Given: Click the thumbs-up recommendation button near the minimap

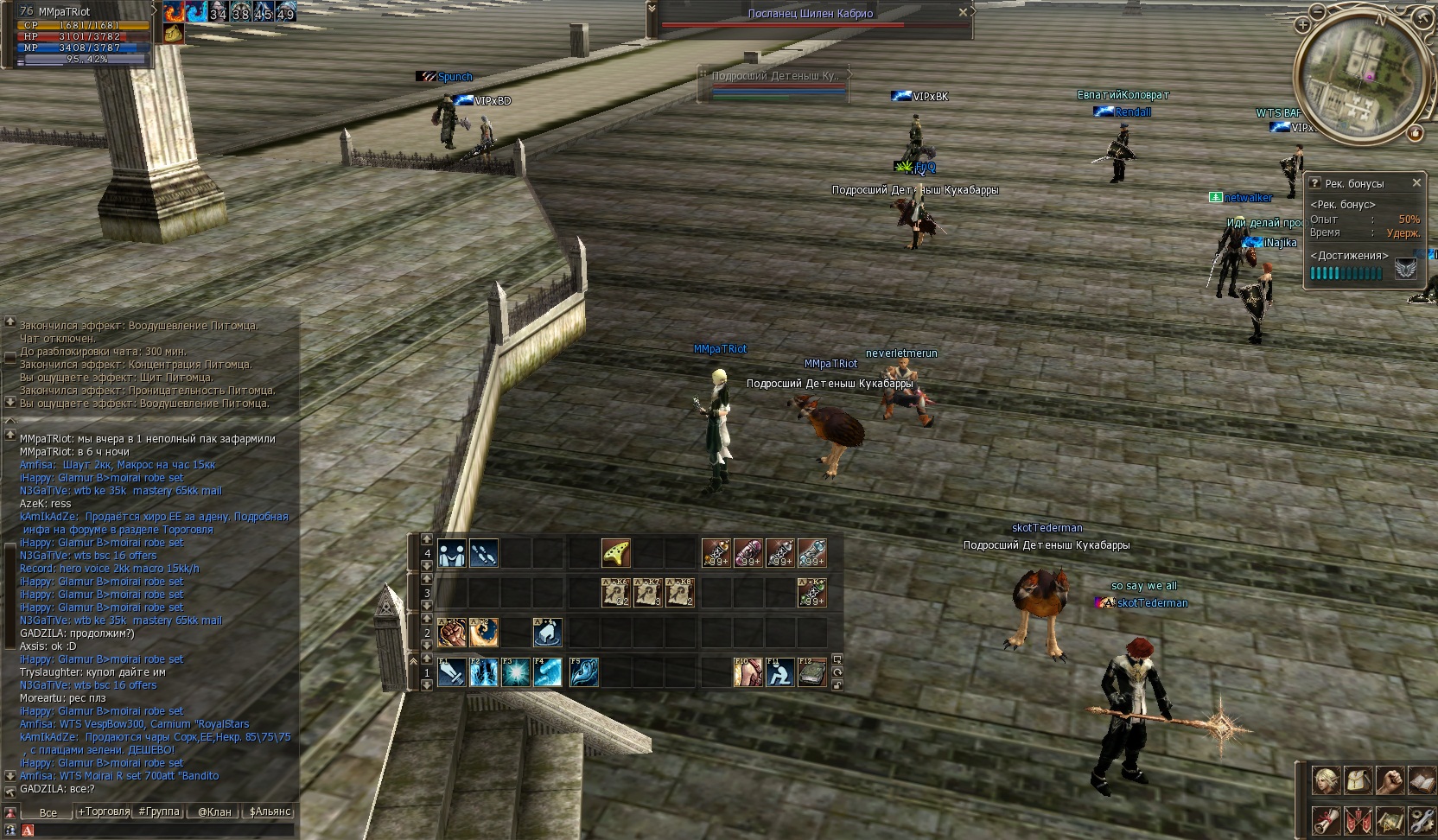Looking at the screenshot, I should [x=1416, y=133].
